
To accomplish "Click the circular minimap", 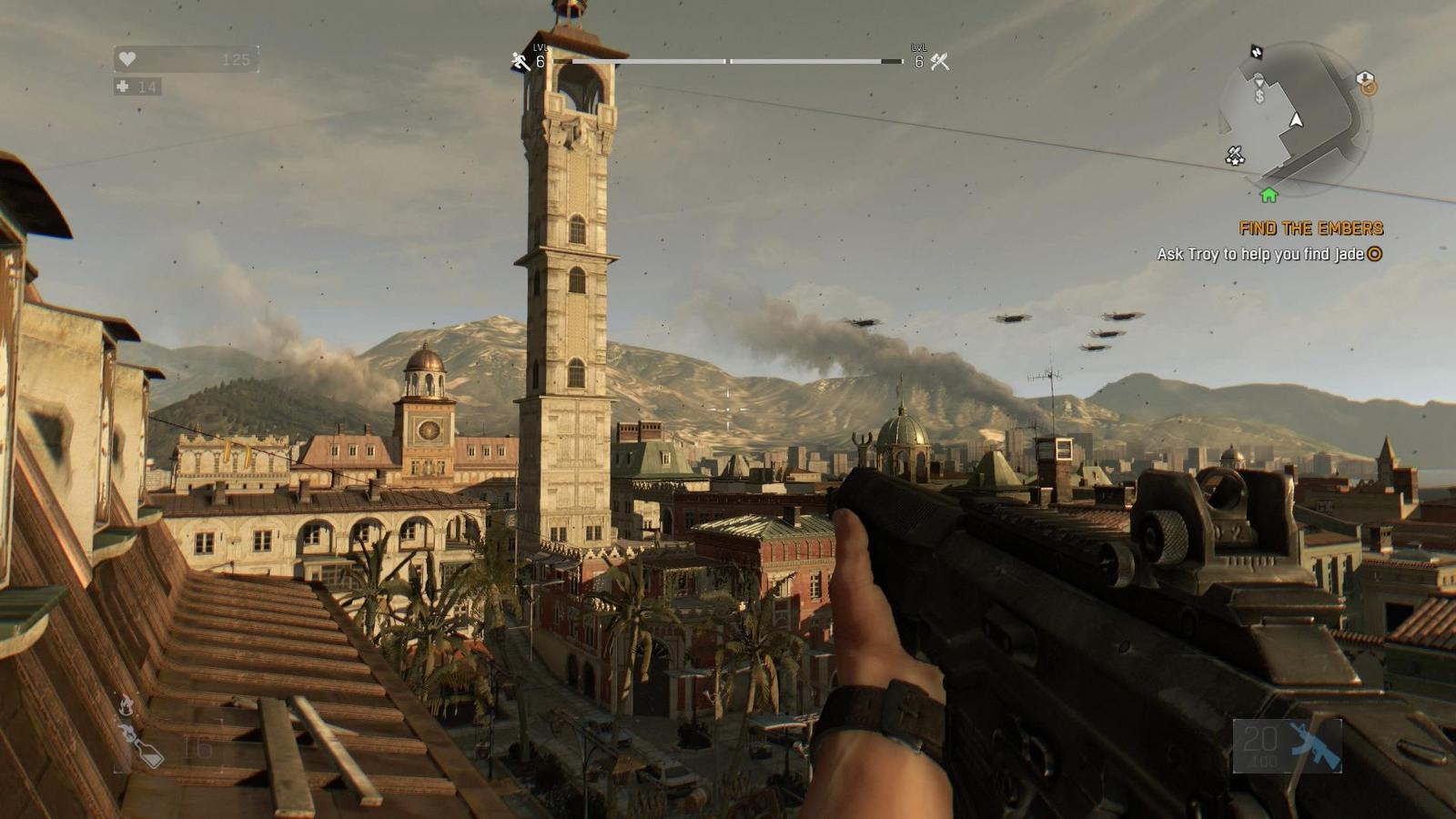I will (x=1295, y=118).
